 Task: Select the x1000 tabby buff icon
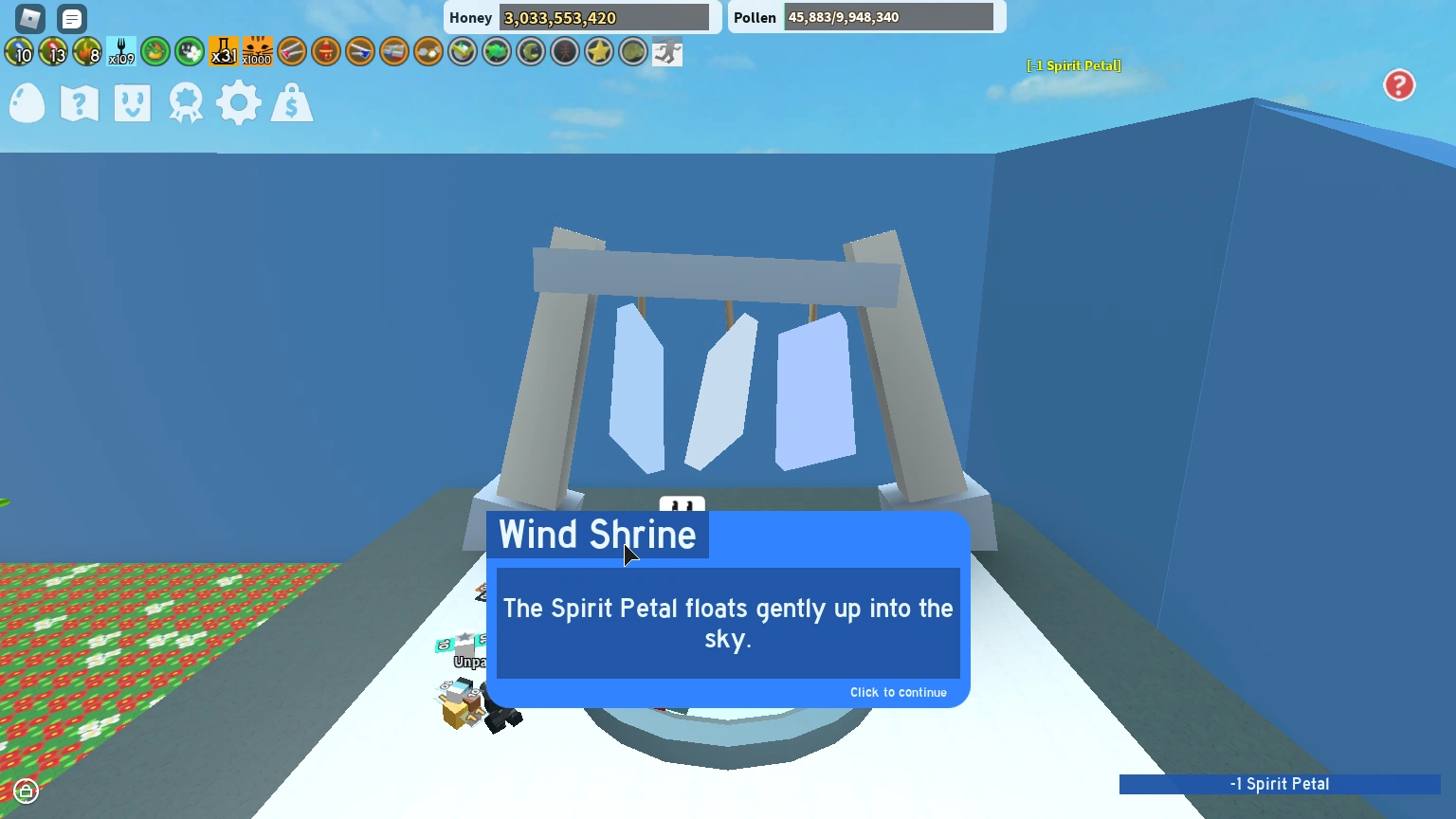[257, 51]
